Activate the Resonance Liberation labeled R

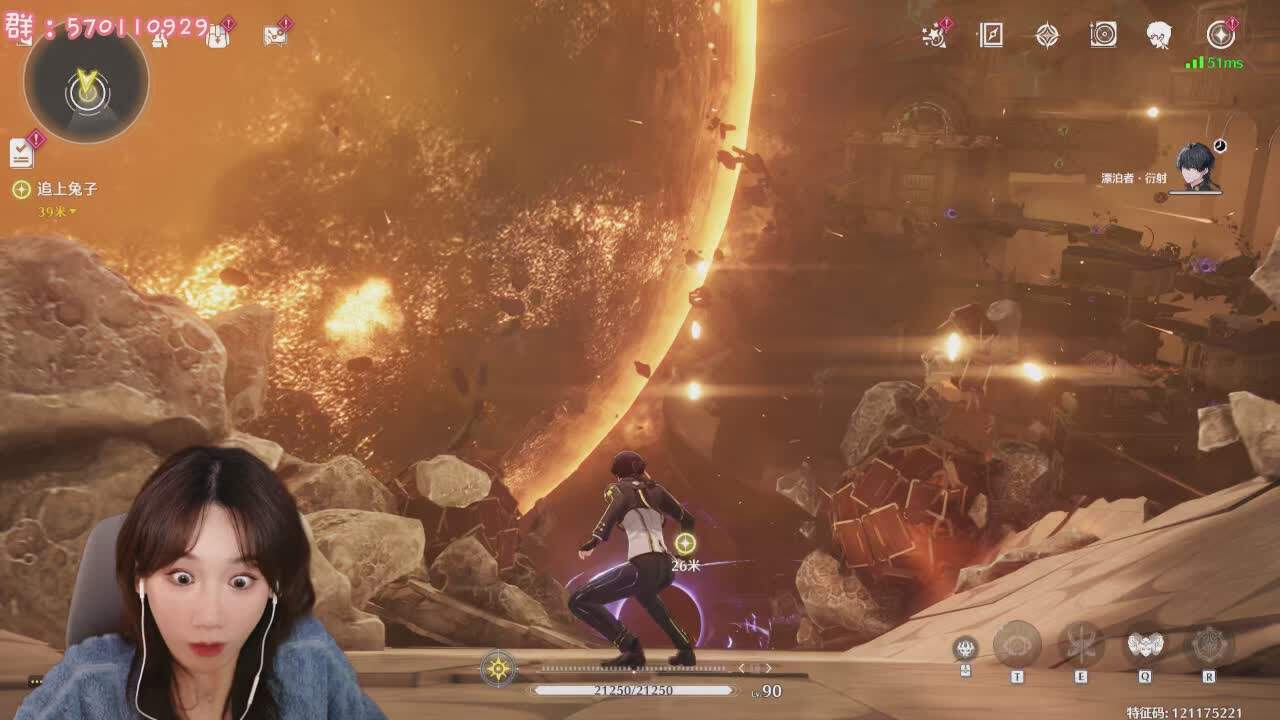click(1209, 645)
